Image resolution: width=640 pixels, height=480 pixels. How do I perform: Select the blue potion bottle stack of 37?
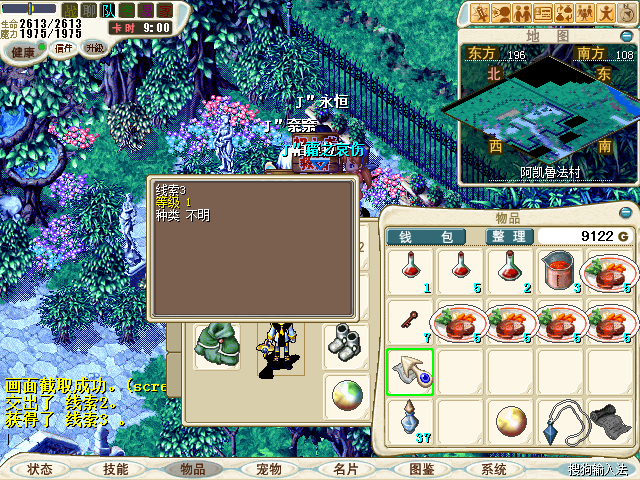[x=411, y=420]
